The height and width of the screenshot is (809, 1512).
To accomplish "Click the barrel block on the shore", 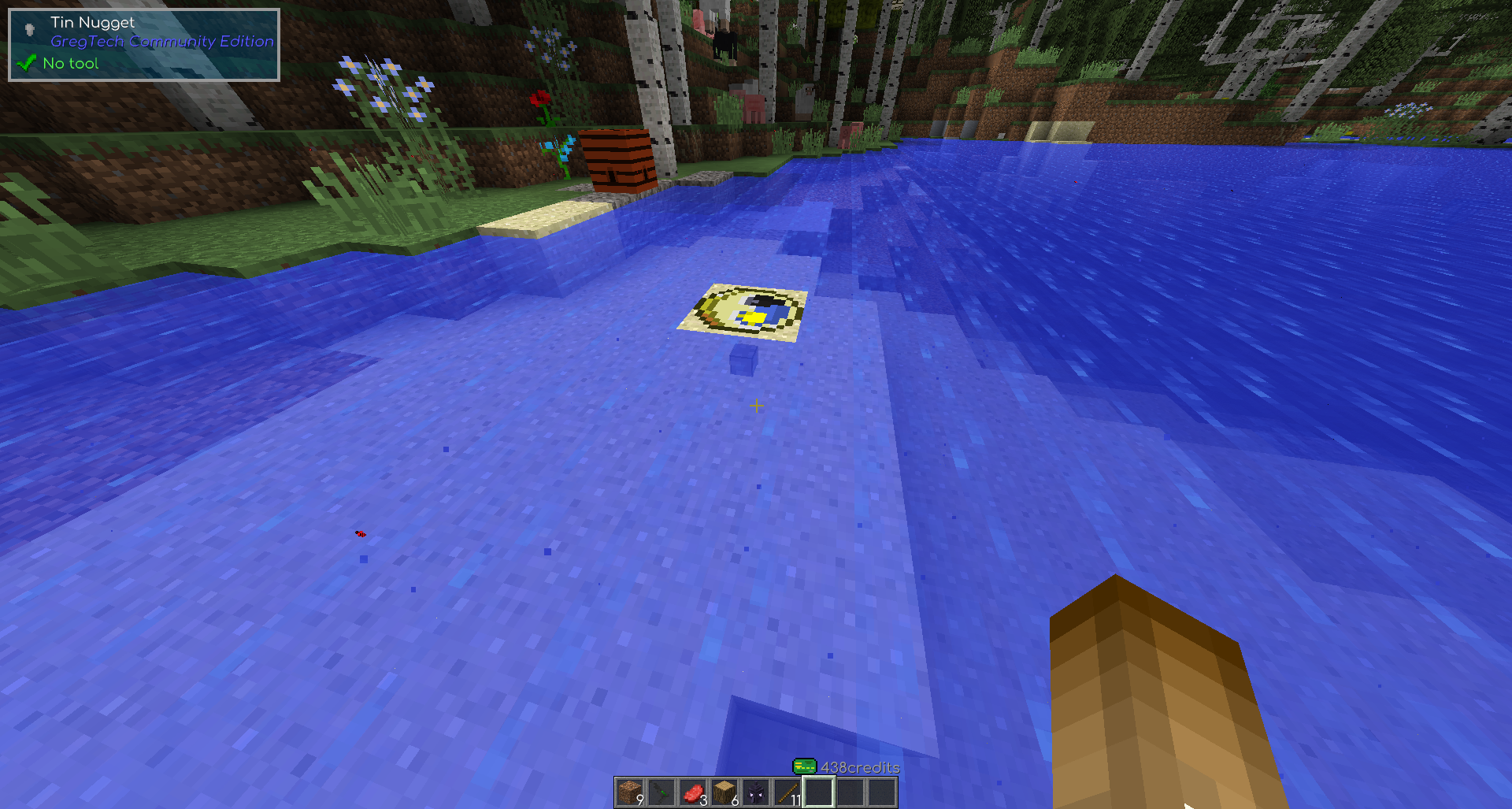I will tap(619, 160).
